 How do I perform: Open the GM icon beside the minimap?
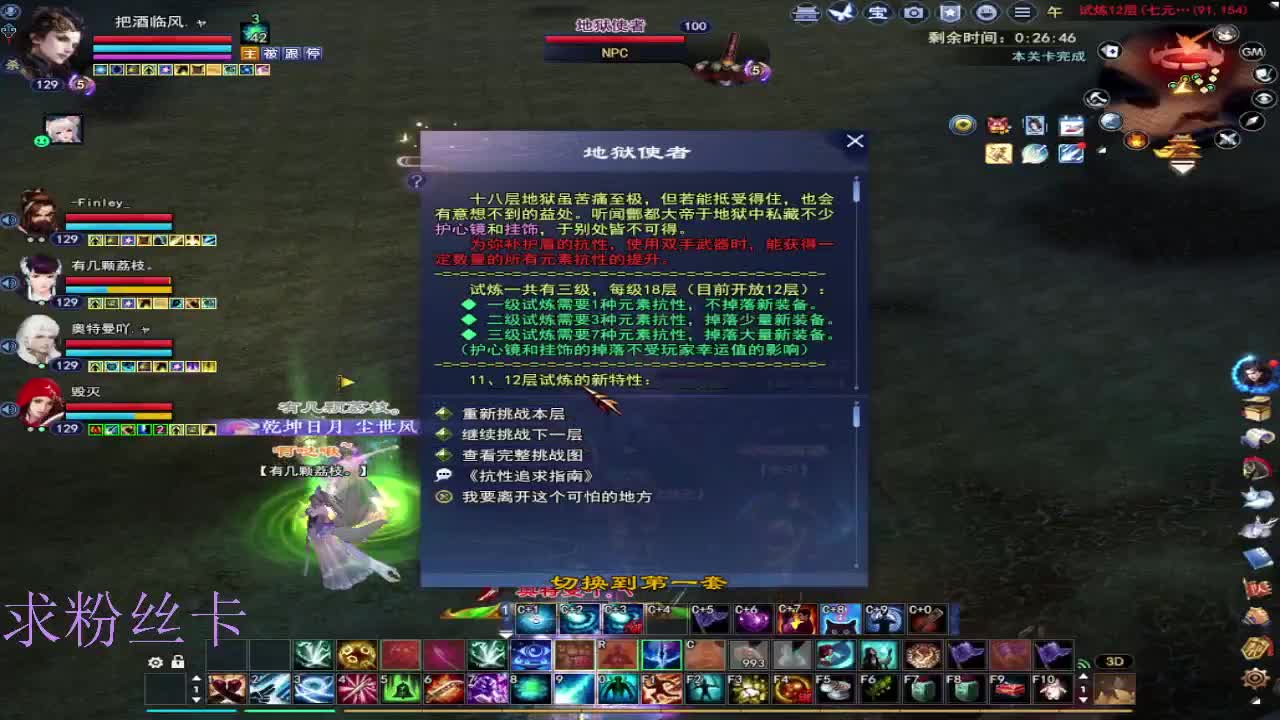point(1252,52)
